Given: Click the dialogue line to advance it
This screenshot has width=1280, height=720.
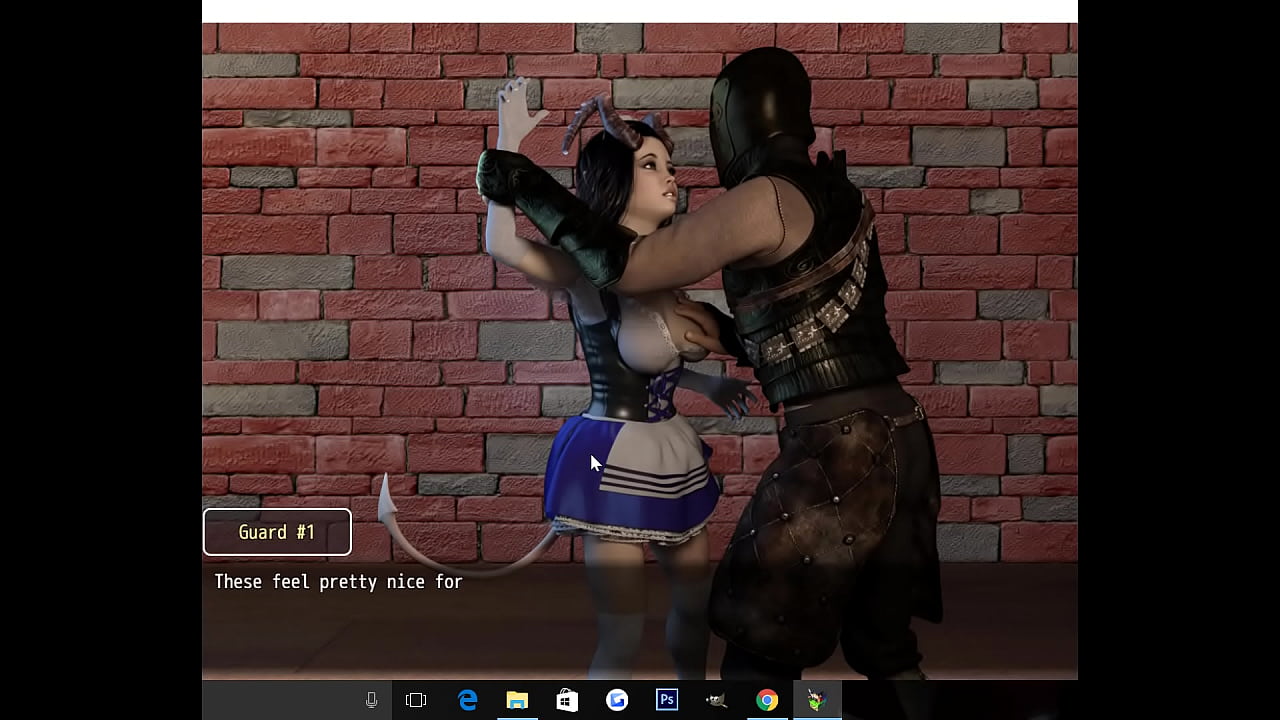Looking at the screenshot, I should click(x=338, y=581).
